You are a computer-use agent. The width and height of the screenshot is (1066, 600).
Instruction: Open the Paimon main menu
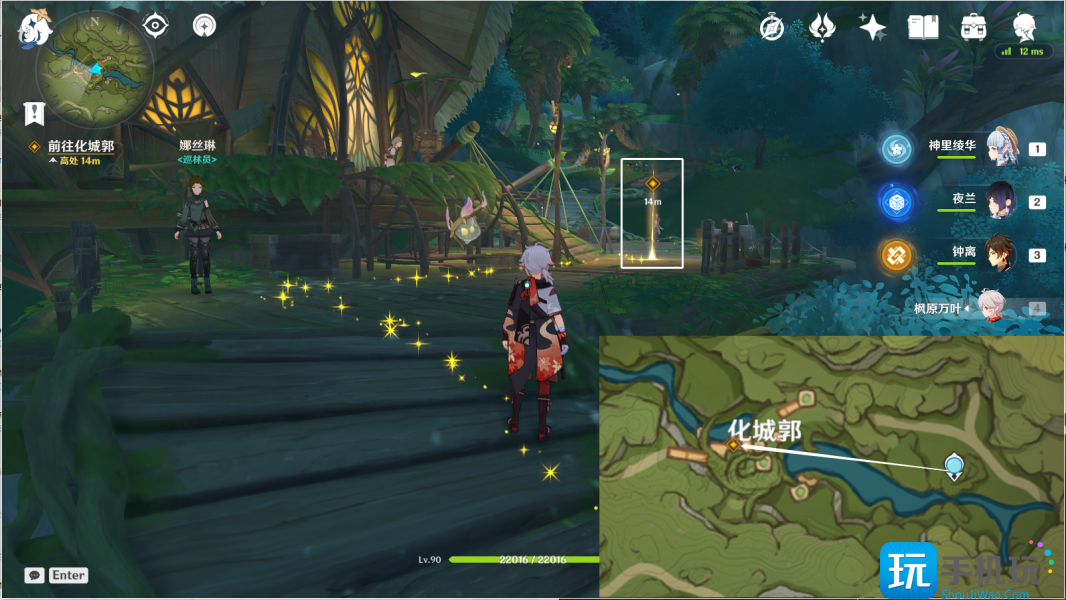[x=33, y=29]
